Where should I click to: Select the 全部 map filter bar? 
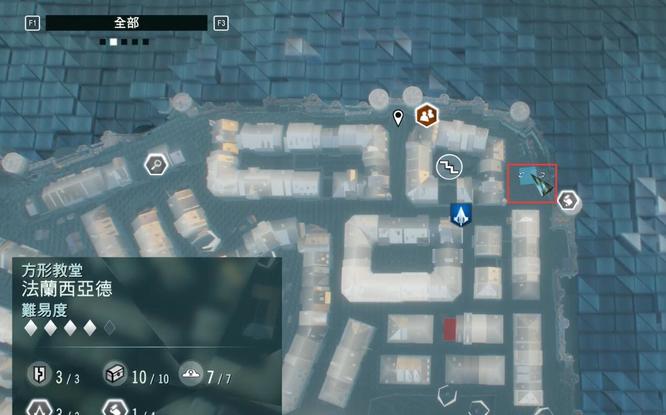(x=126, y=22)
